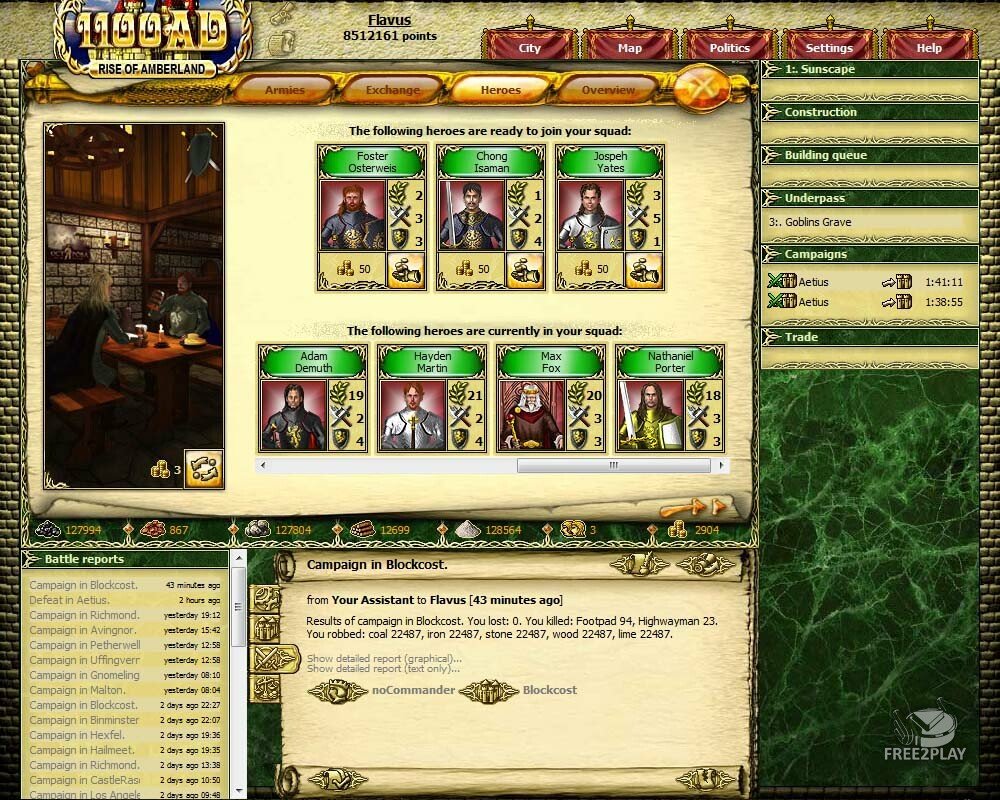
Task: Select the Heroes tab
Action: (500, 90)
